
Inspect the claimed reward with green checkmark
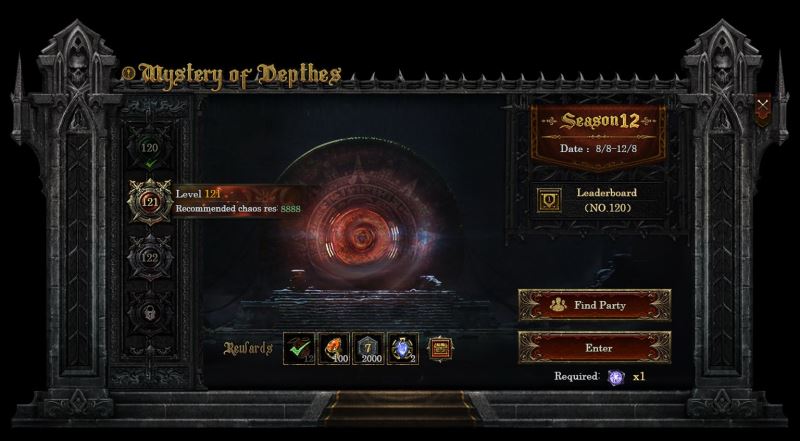click(300, 349)
